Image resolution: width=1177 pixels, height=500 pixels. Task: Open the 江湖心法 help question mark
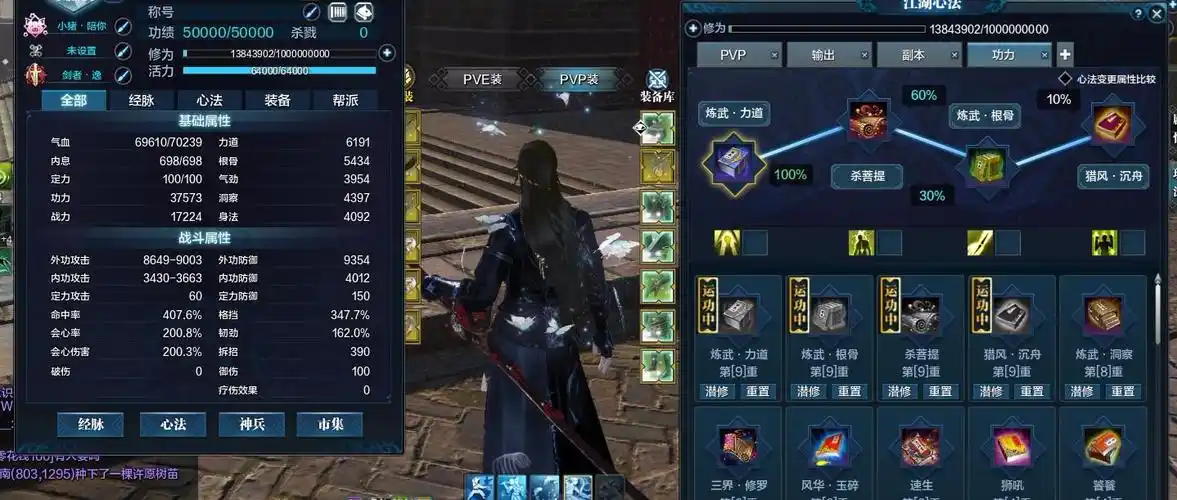pyautogui.click(x=1139, y=13)
